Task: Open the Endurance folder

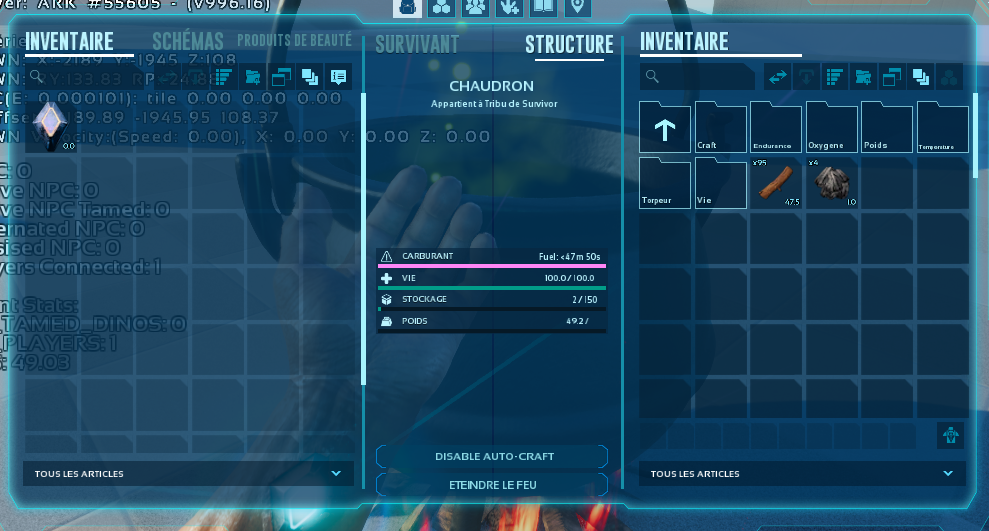Action: [x=776, y=127]
